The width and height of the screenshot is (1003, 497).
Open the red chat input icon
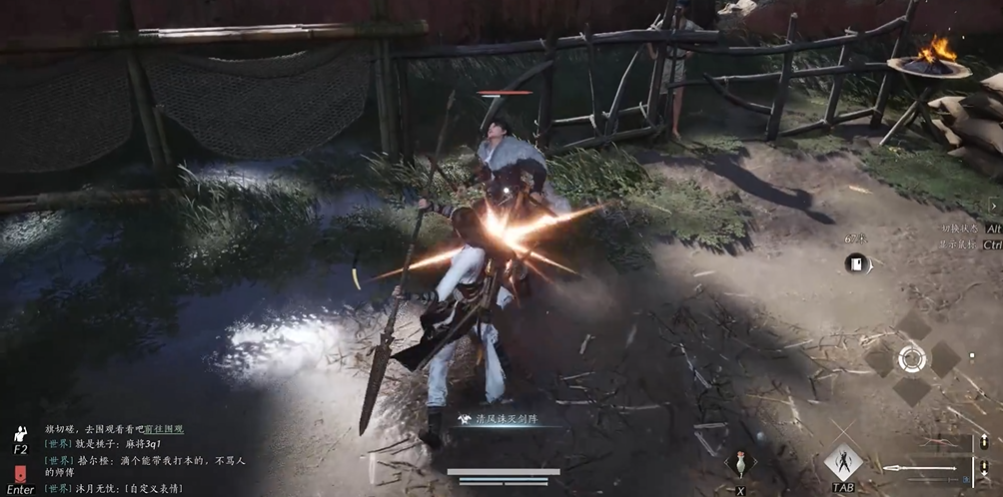click(x=20, y=475)
